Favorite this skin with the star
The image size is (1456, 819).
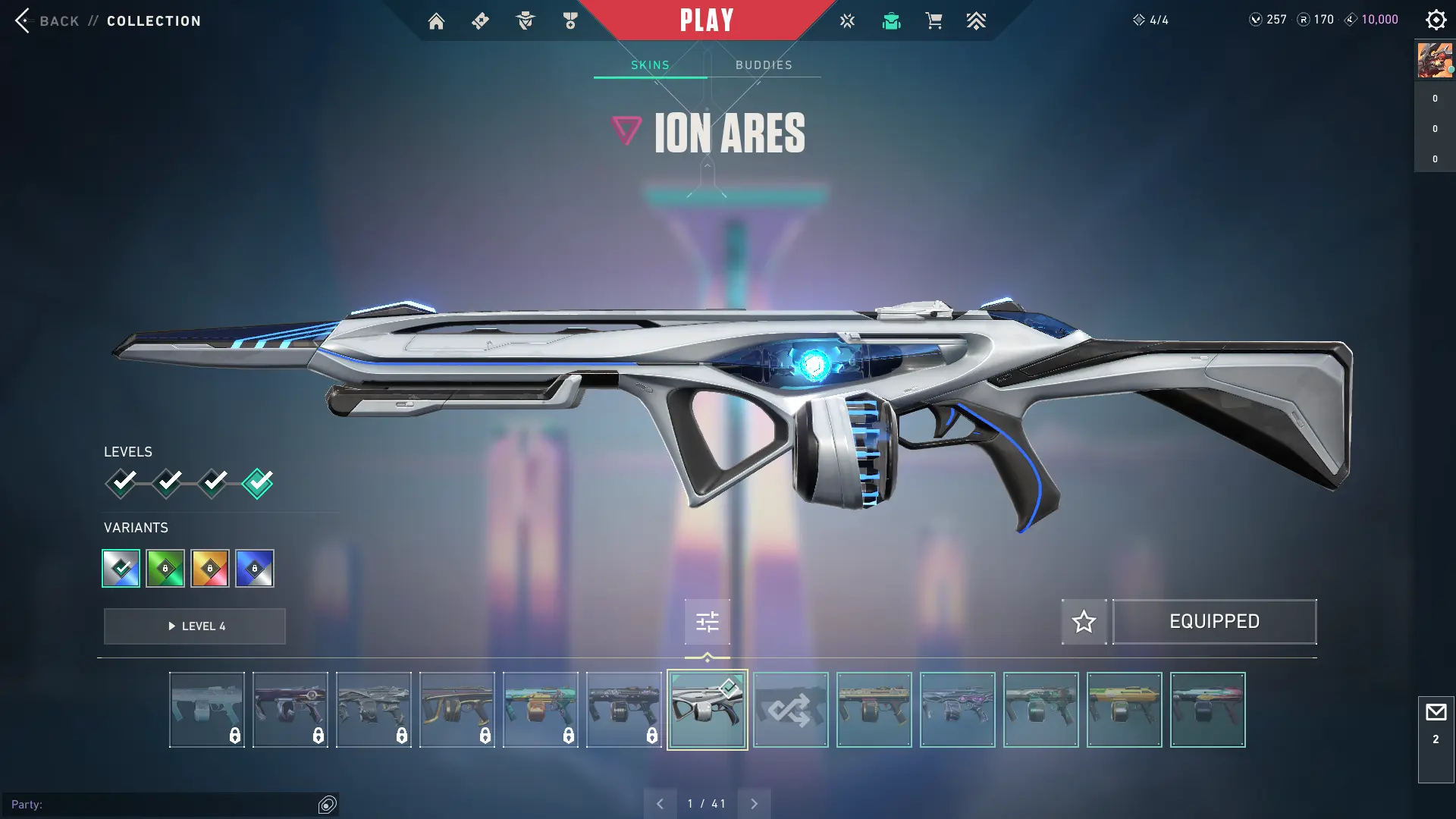1084,622
